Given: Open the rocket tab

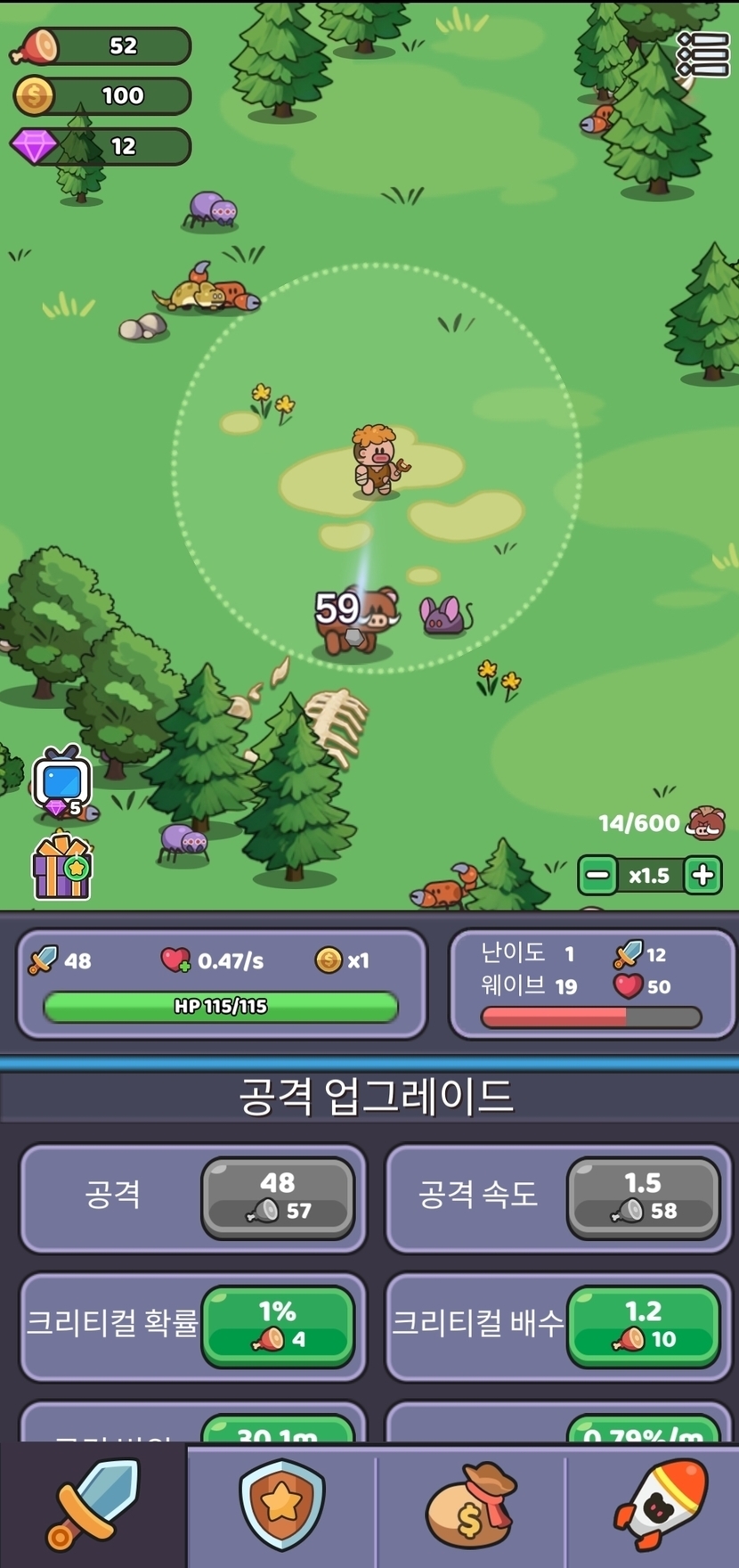Looking at the screenshot, I should pos(657,1506).
